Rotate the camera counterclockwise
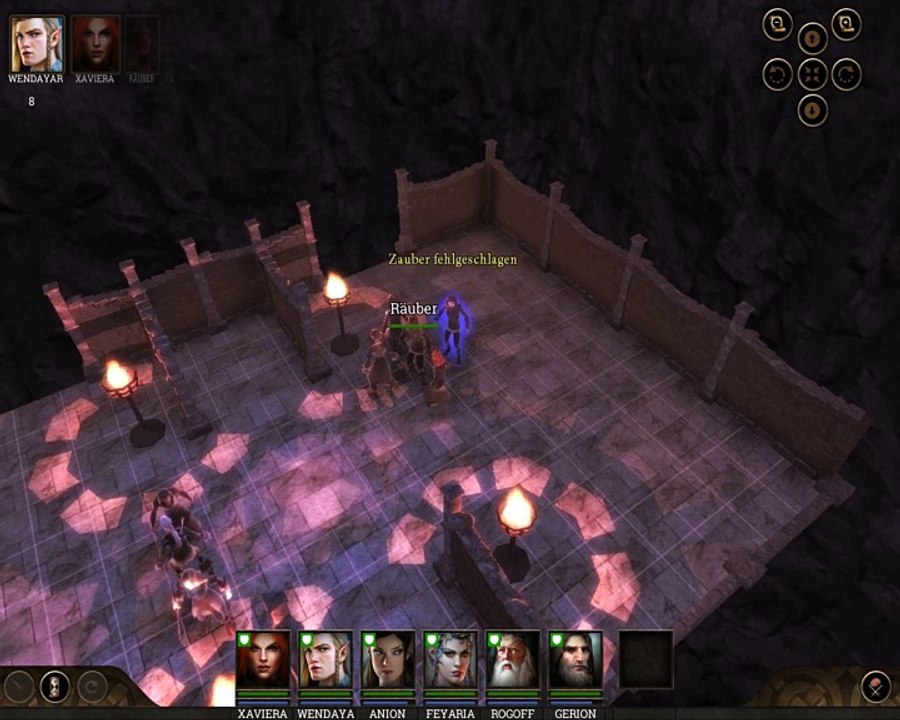 coord(778,74)
